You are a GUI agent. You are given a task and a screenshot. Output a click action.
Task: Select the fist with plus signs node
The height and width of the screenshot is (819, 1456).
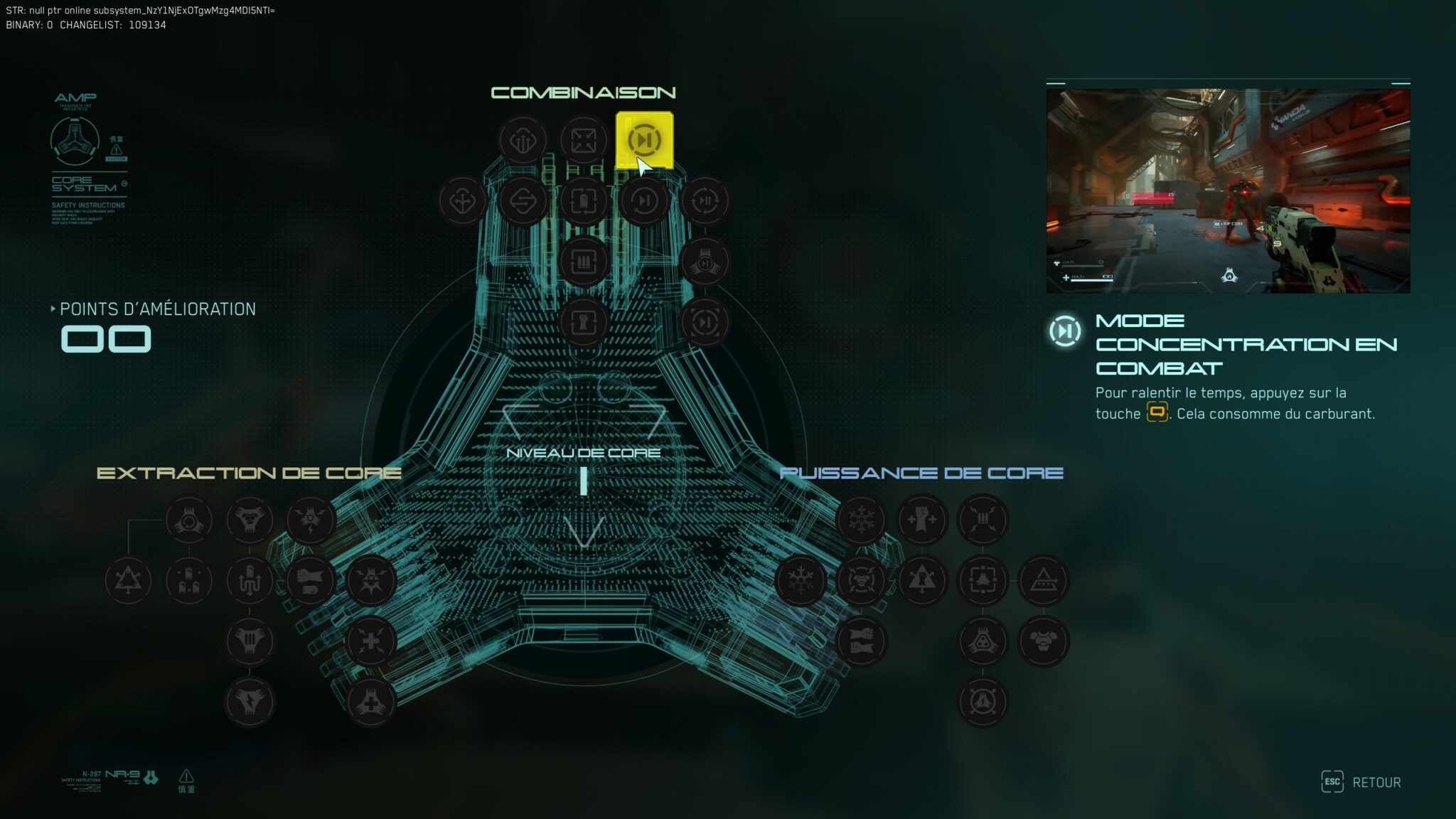click(922, 520)
